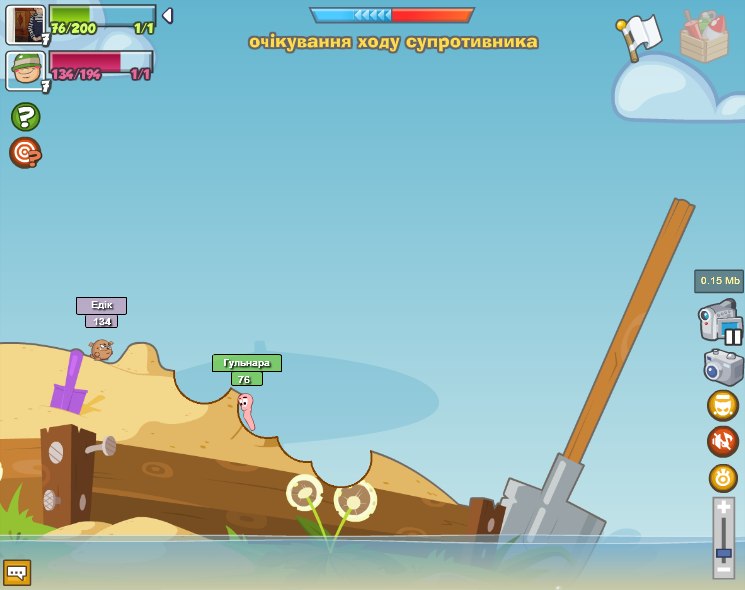This screenshot has height=590, width=745.
Task: Take a screenshot with the photo camera
Action: tap(723, 367)
